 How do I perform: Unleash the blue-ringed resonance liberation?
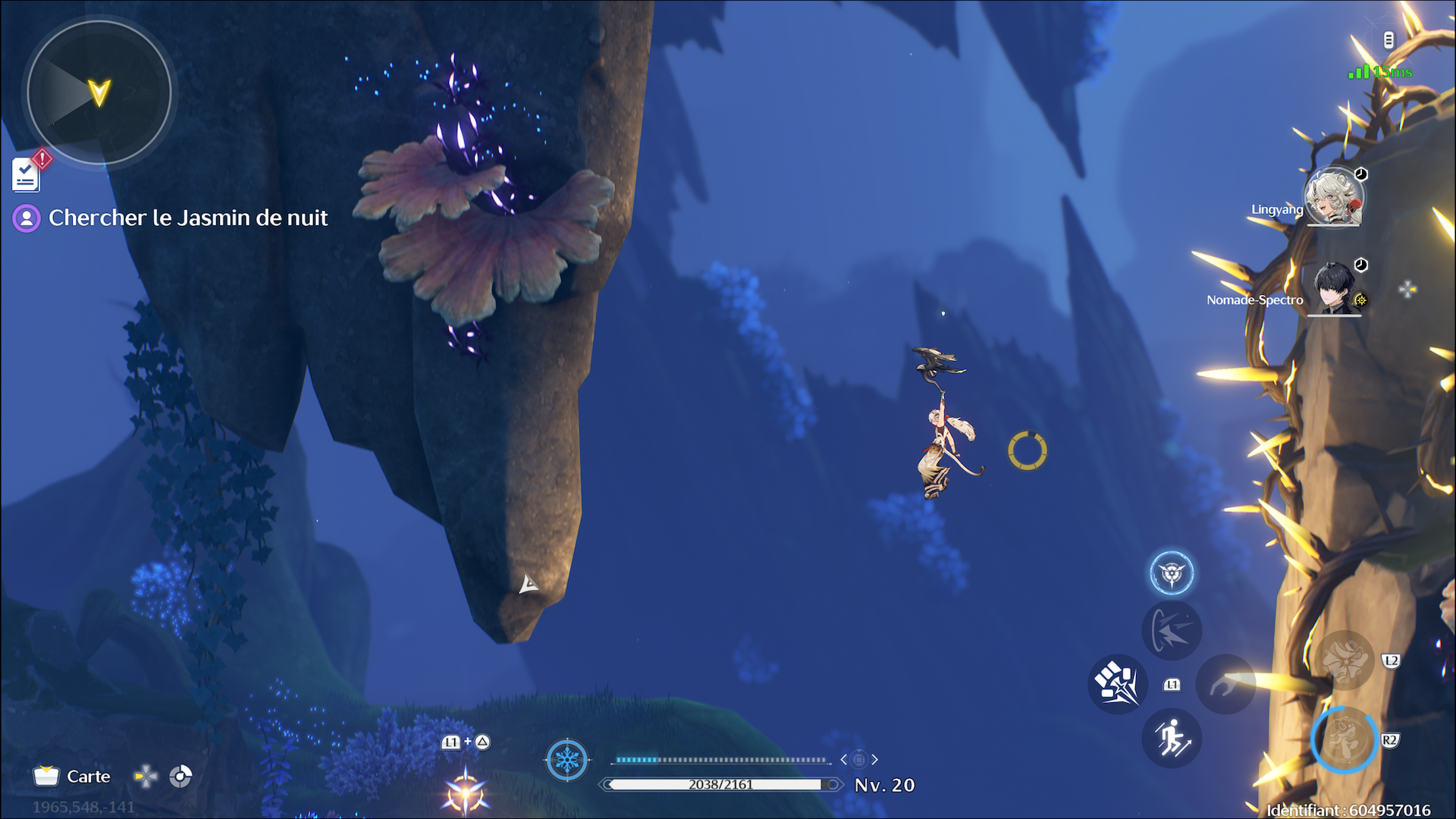pyautogui.click(x=1345, y=740)
